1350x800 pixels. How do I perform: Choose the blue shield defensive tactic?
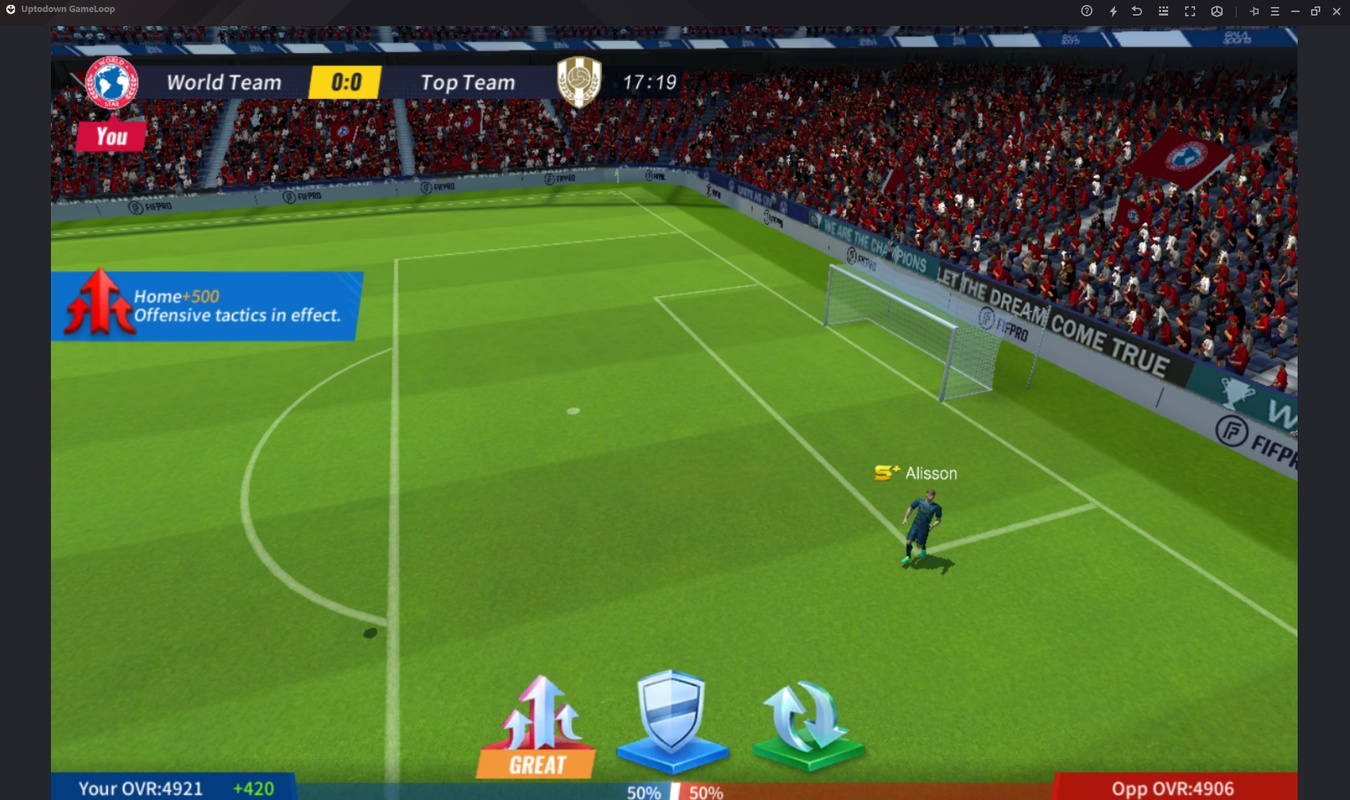671,718
